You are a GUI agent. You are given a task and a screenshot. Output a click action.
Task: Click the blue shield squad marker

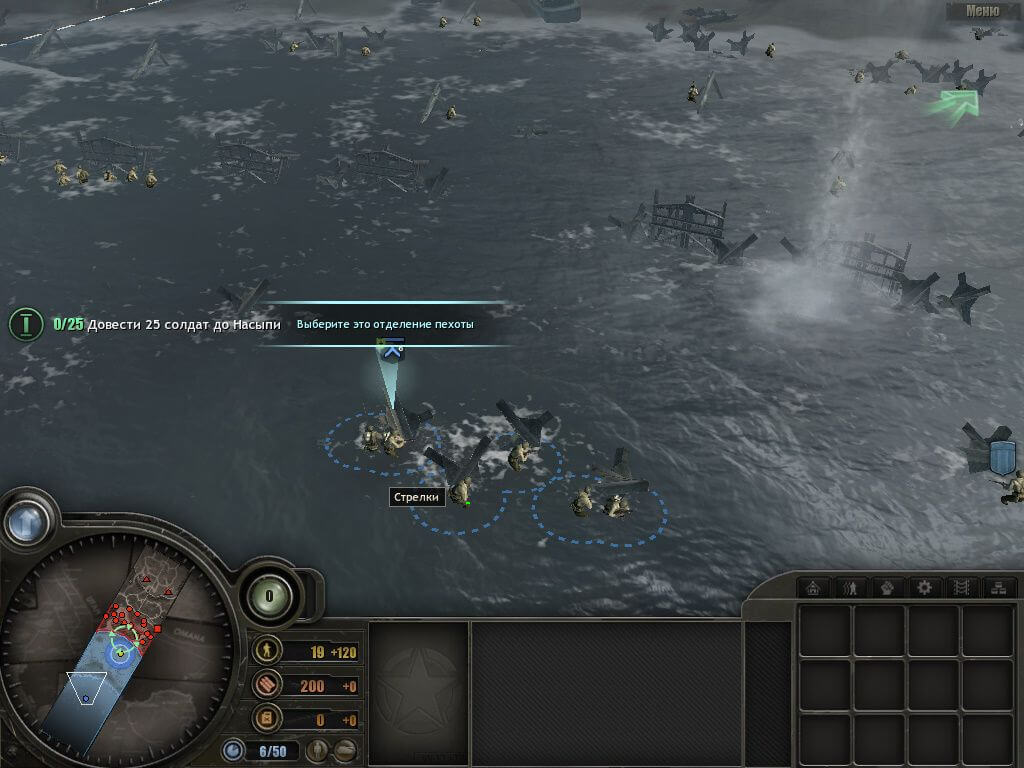[x=1002, y=457]
